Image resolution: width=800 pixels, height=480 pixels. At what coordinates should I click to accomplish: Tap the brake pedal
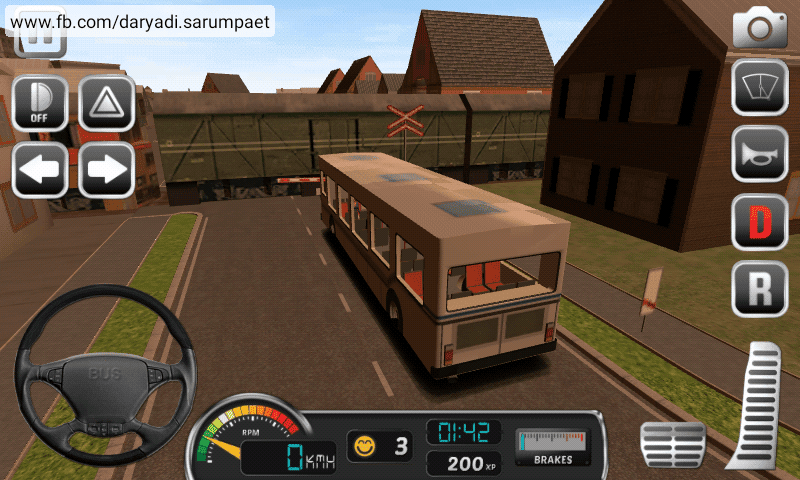[x=672, y=444]
